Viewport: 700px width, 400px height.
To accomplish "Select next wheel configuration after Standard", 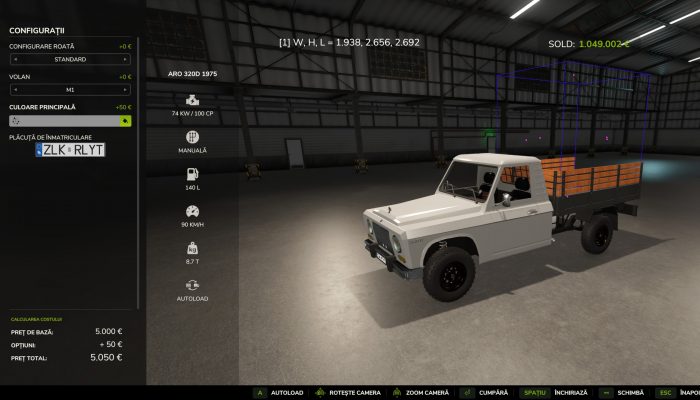I will click(x=127, y=60).
